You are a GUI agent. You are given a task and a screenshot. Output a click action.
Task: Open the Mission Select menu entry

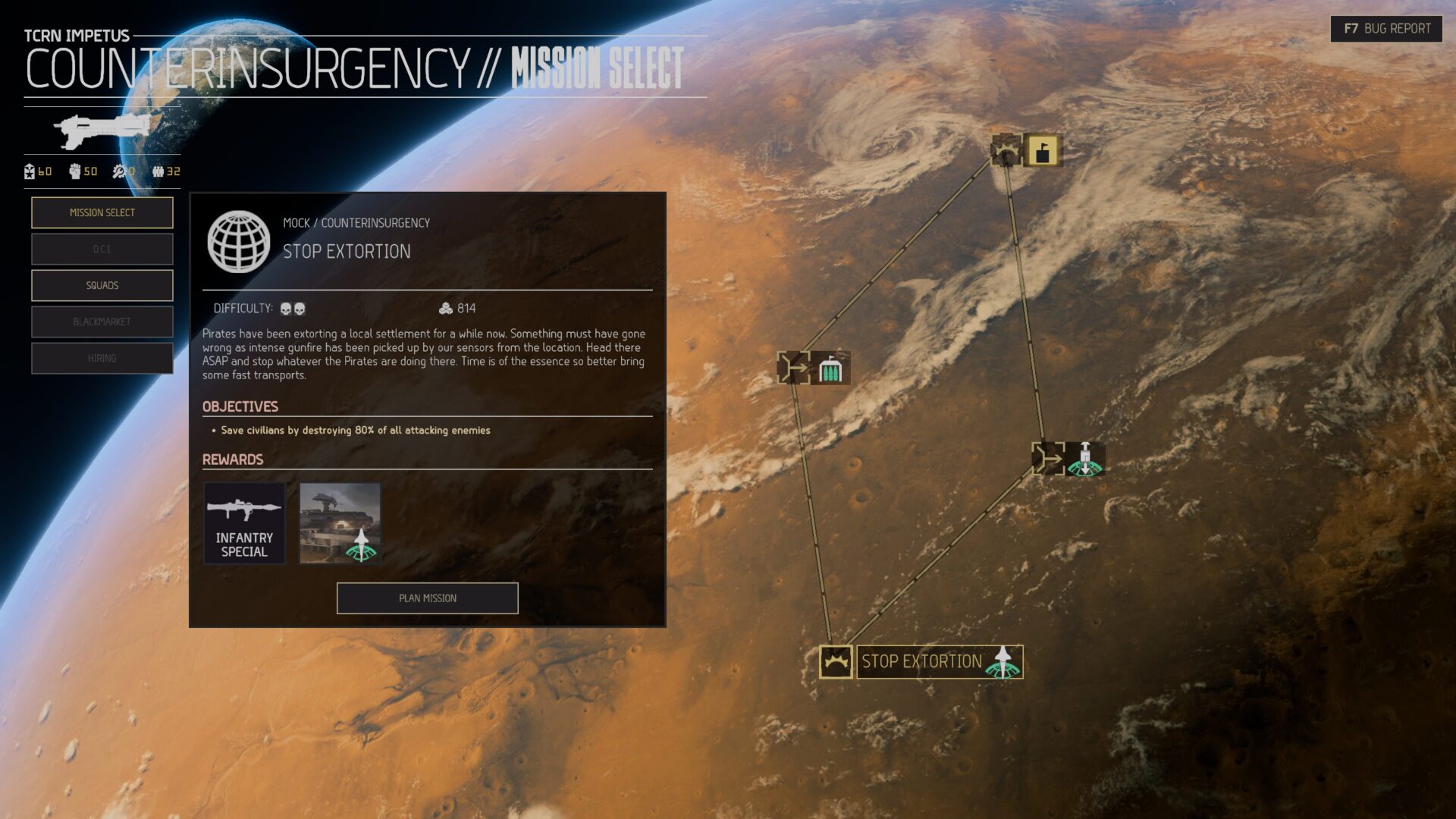[x=102, y=212]
